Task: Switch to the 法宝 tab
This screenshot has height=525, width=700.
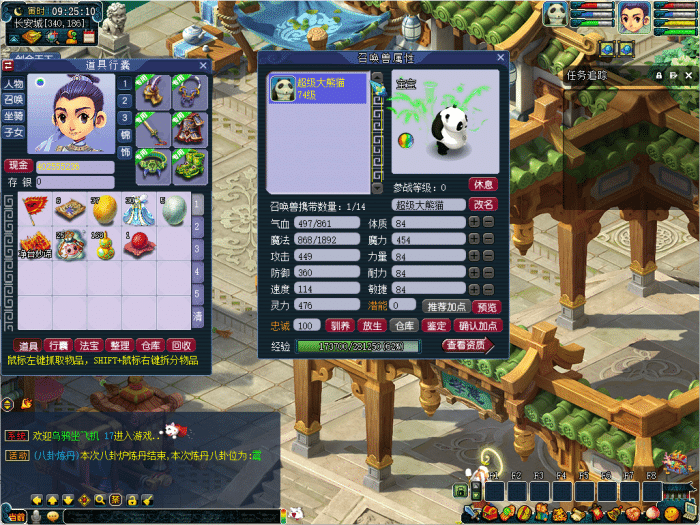Action: [x=88, y=345]
